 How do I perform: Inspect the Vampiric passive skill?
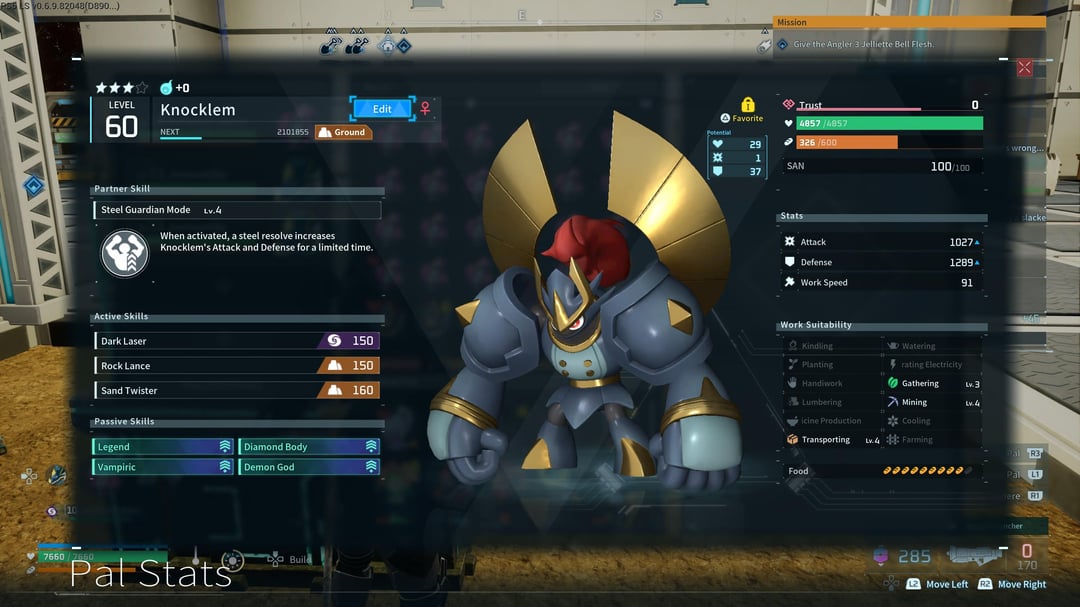[163, 467]
